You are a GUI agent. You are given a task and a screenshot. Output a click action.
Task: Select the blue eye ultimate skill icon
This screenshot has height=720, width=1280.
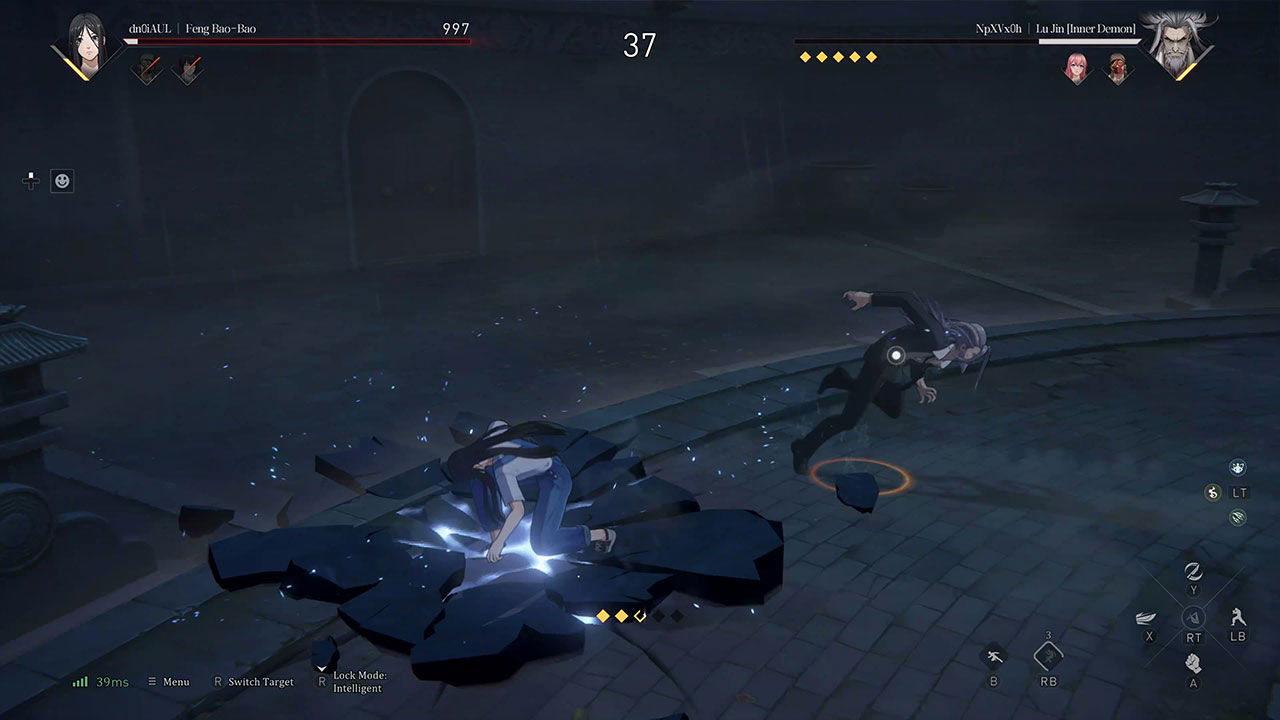click(1238, 467)
